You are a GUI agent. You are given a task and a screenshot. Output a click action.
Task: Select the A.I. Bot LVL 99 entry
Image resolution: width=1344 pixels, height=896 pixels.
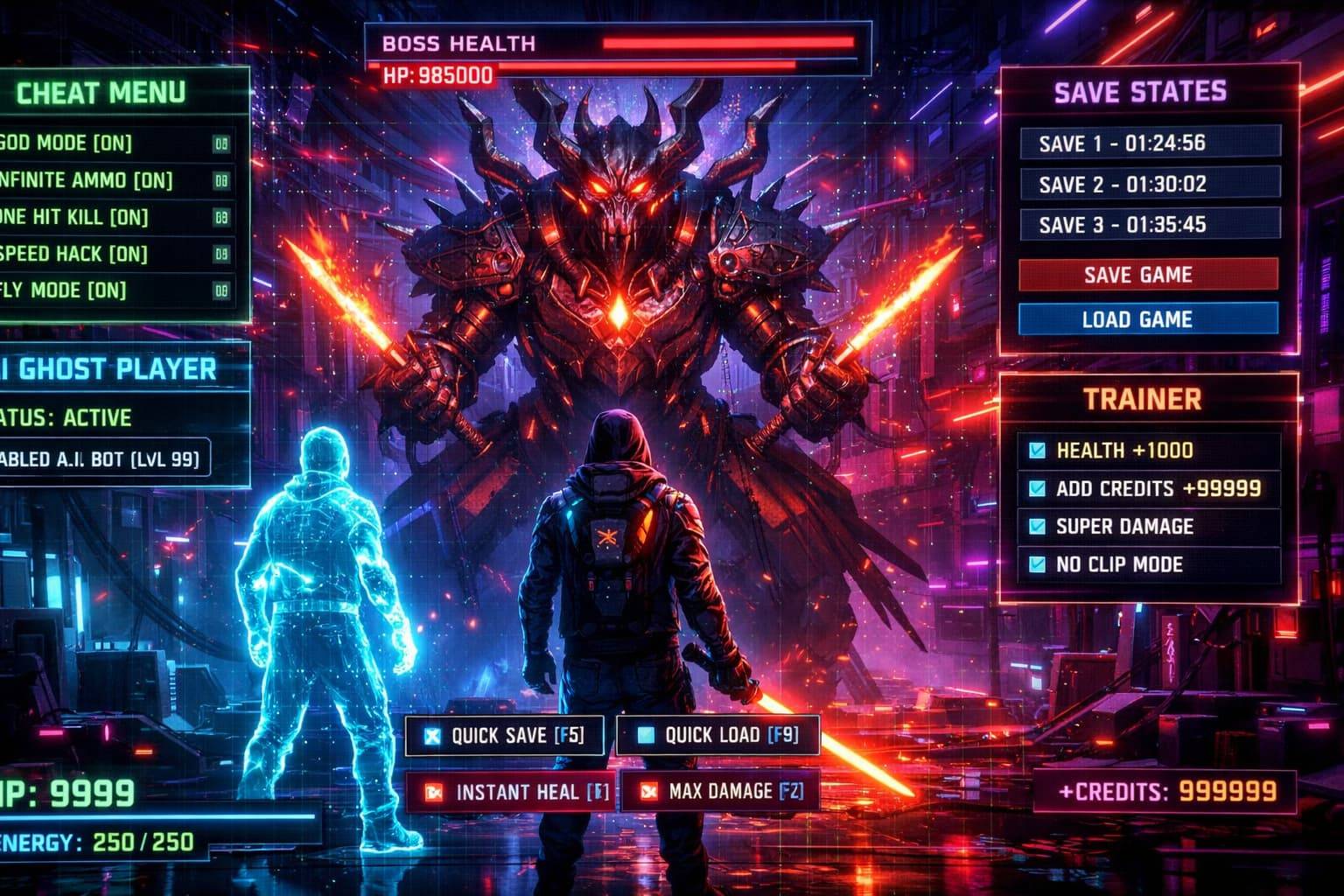pos(103,458)
